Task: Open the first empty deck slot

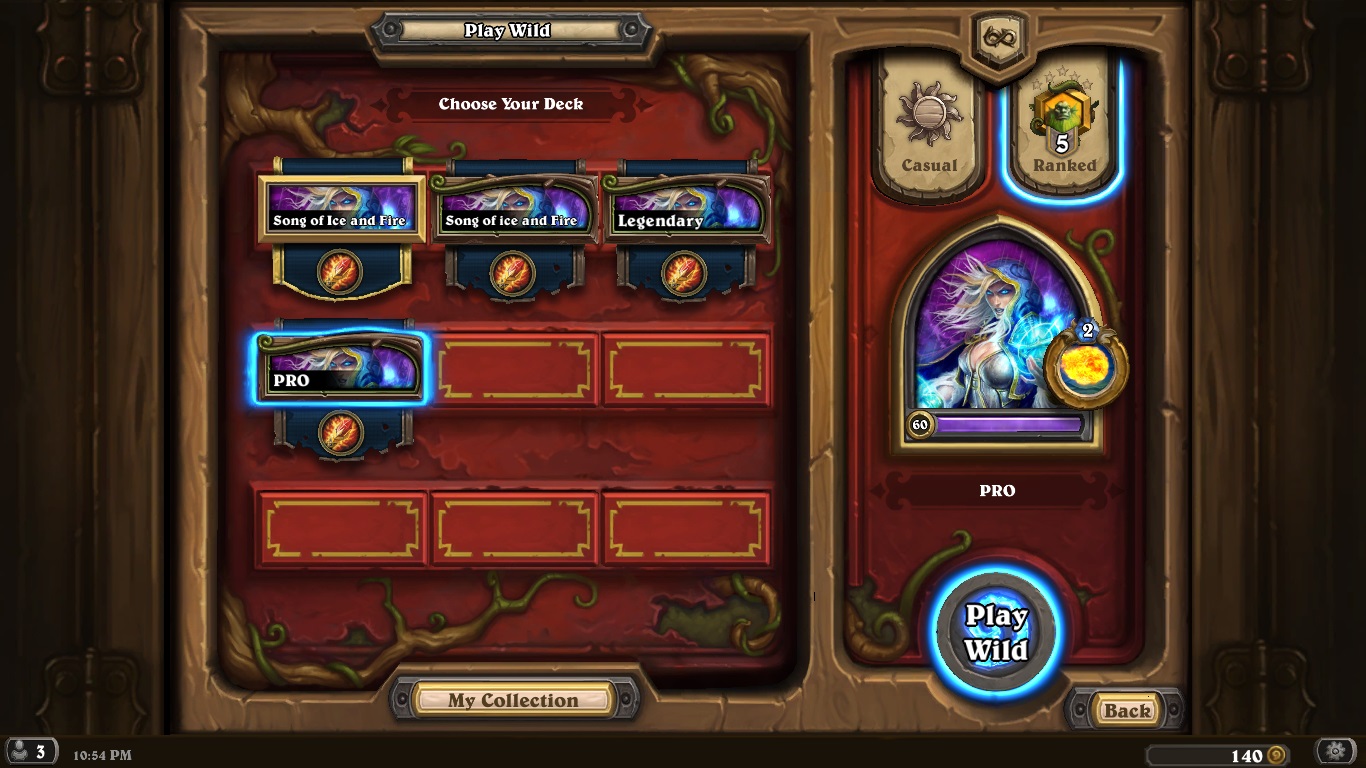Action: [515, 370]
